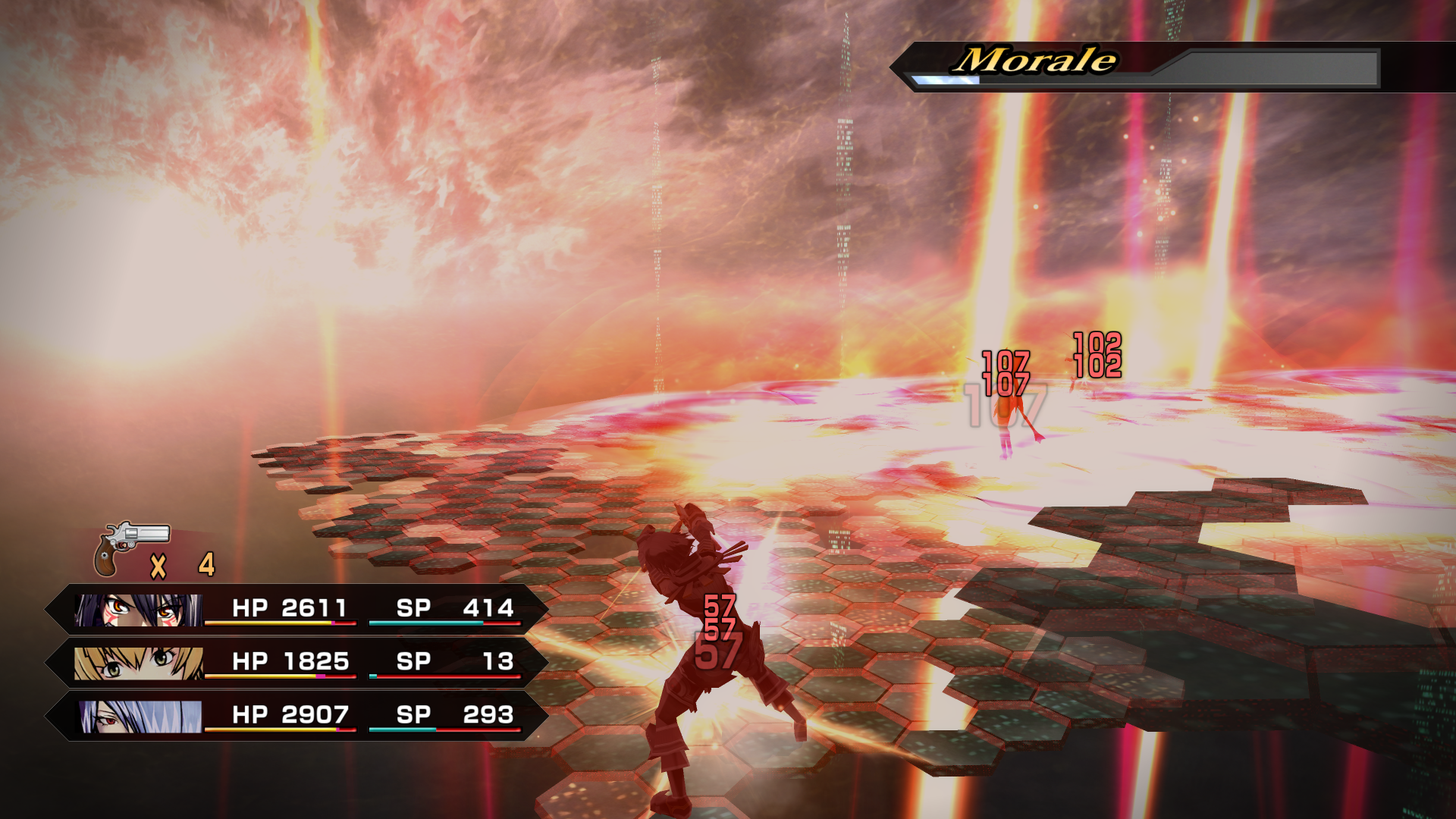Select the dark-haired party member portrait
Image resolution: width=1456 pixels, height=819 pixels.
(138, 610)
